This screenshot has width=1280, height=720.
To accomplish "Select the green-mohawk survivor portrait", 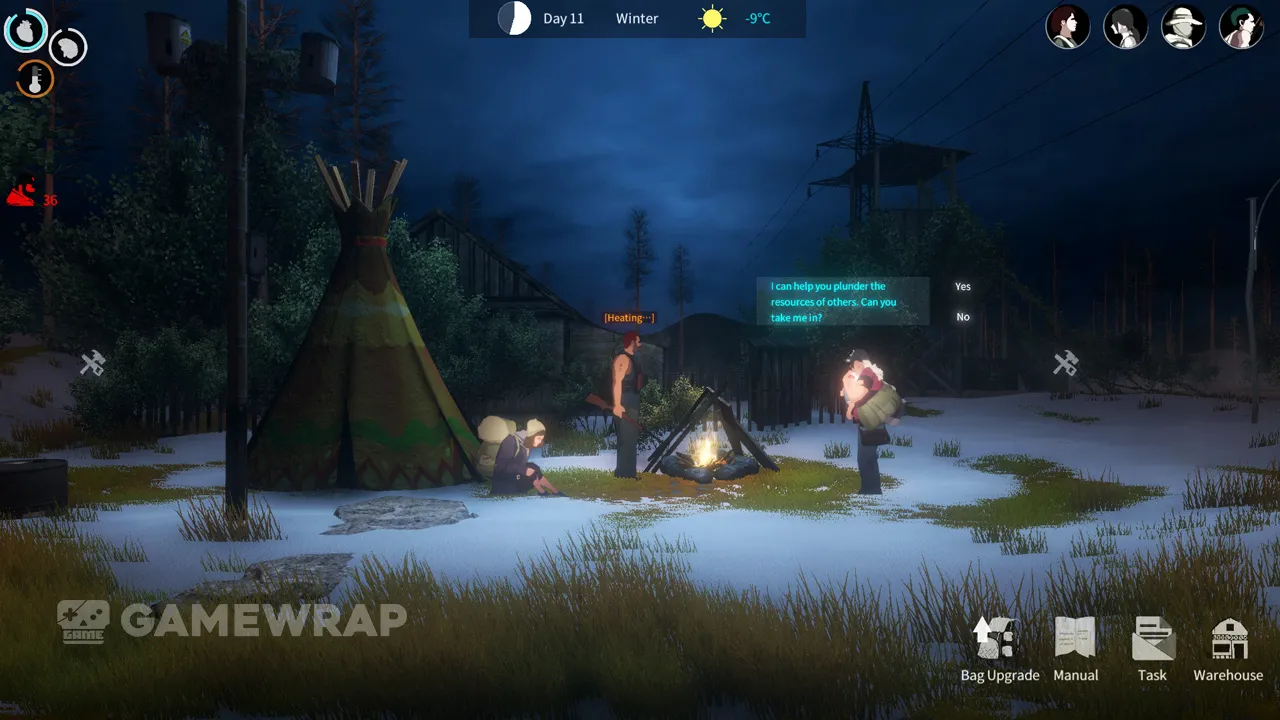I will tap(1241, 27).
